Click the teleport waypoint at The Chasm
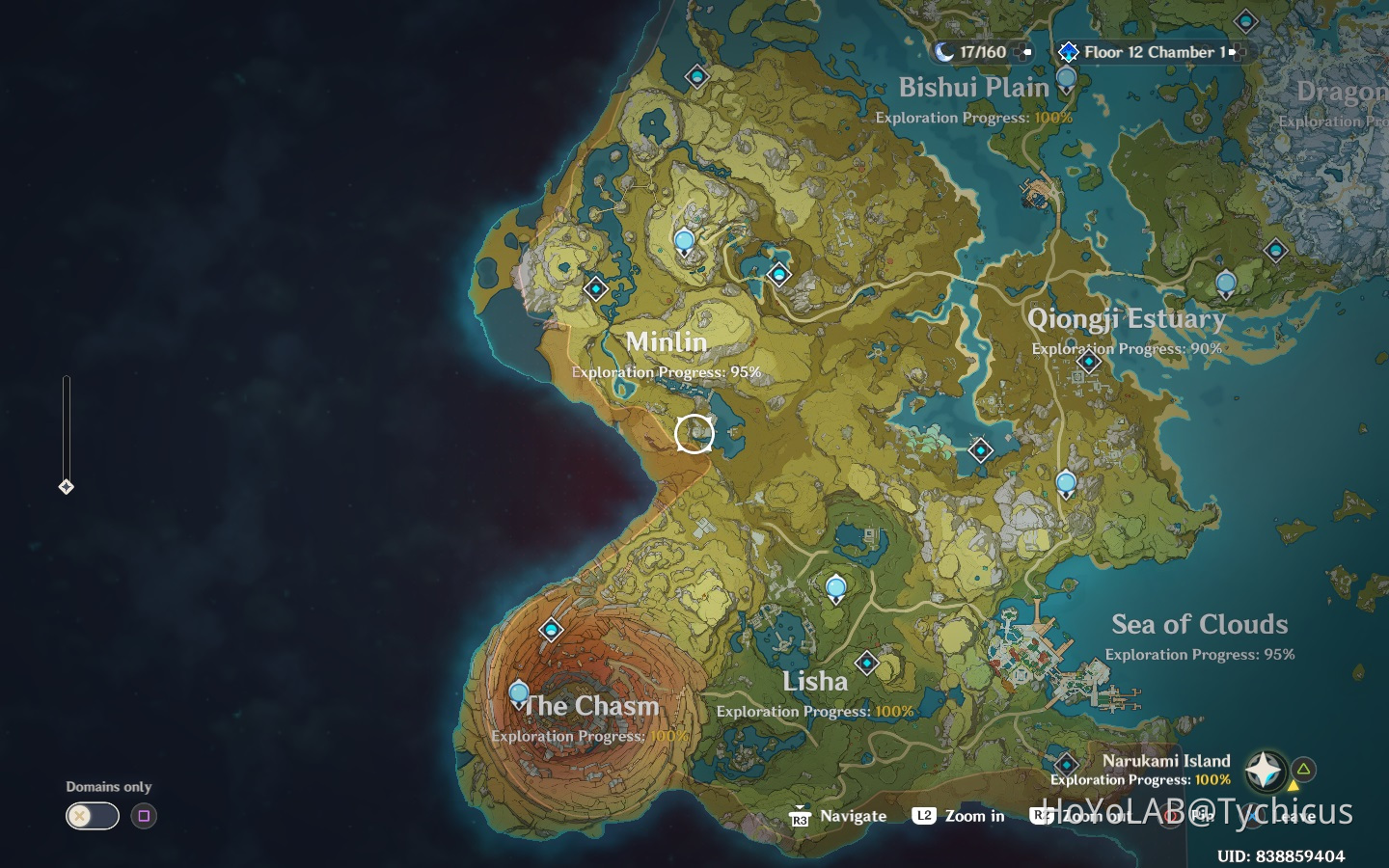The width and height of the screenshot is (1389, 868). (x=518, y=692)
